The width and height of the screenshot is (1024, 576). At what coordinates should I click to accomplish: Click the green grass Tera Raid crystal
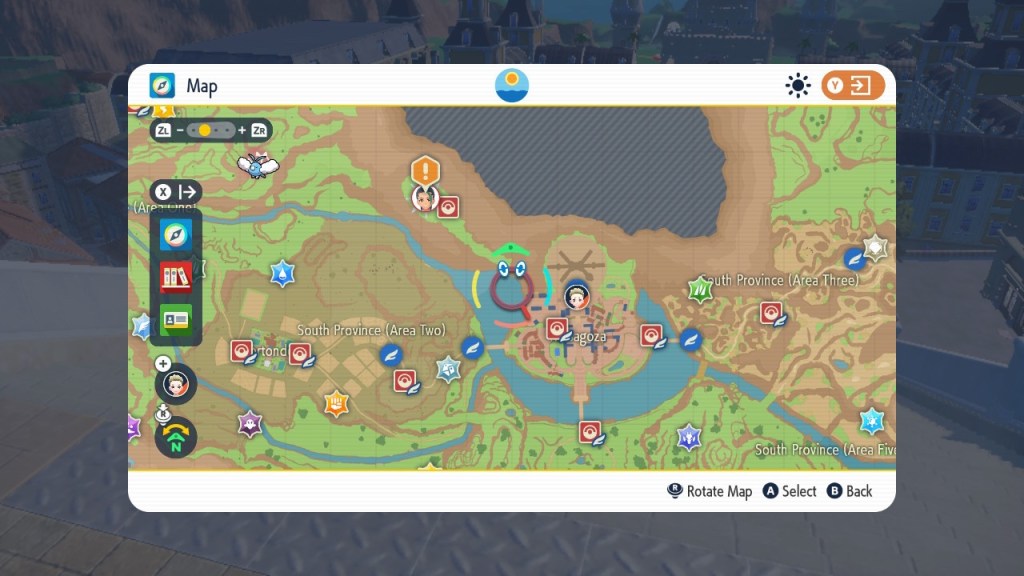(701, 291)
